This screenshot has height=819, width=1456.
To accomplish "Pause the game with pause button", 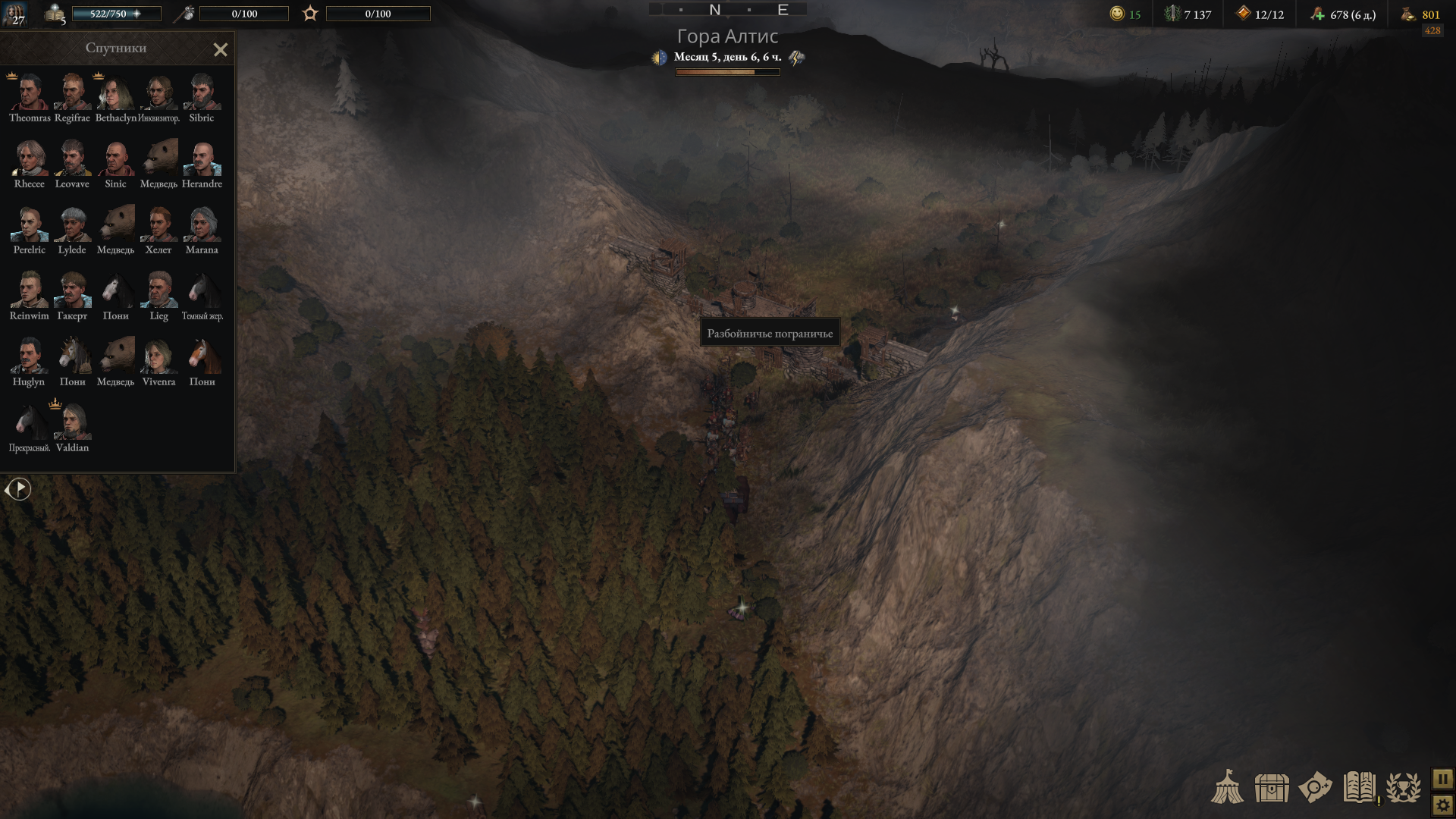I will tap(1442, 779).
